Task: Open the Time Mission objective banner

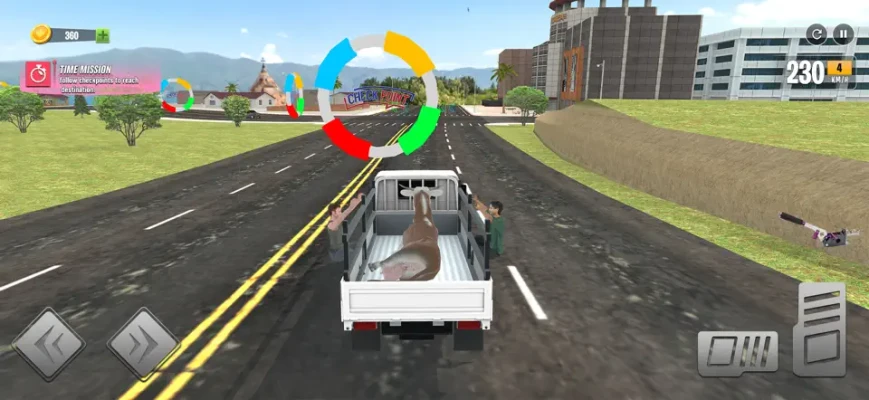Action: pyautogui.click(x=92, y=76)
